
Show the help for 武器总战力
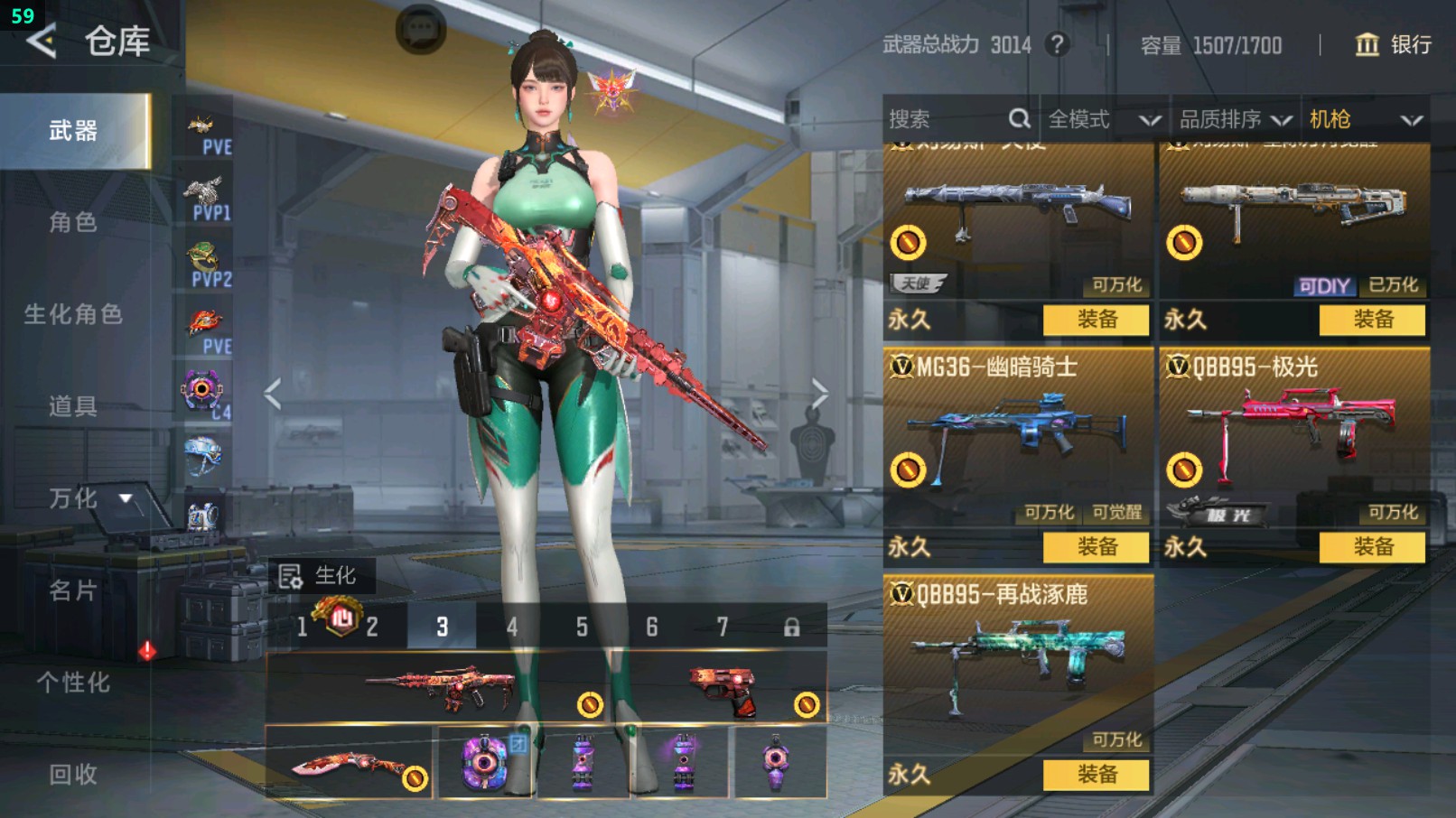click(1057, 44)
